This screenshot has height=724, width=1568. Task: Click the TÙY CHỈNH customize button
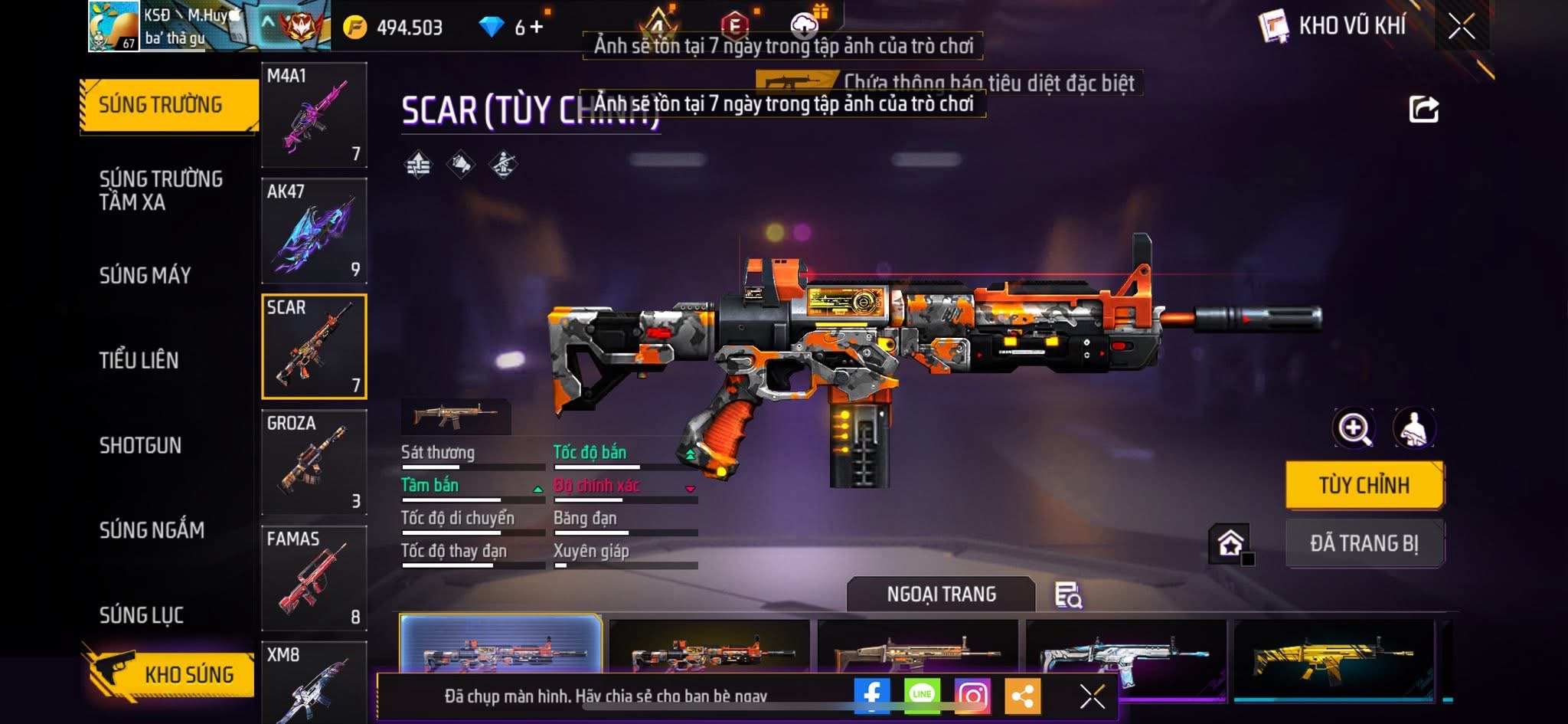[1364, 485]
